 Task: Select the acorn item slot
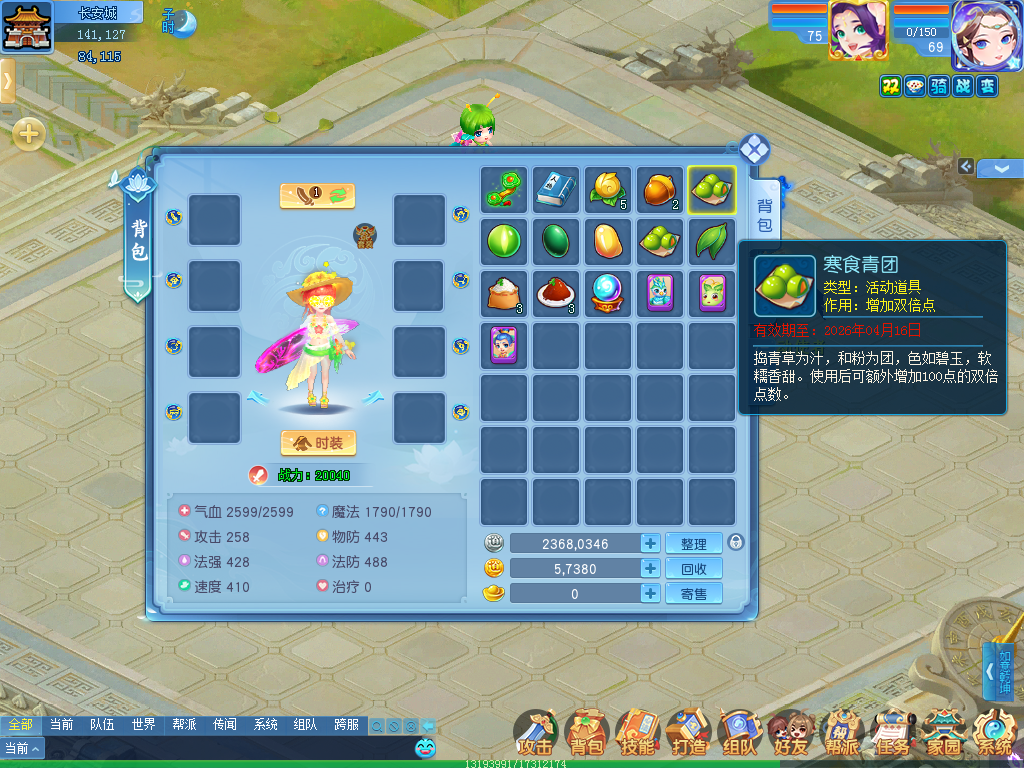pyautogui.click(x=660, y=190)
